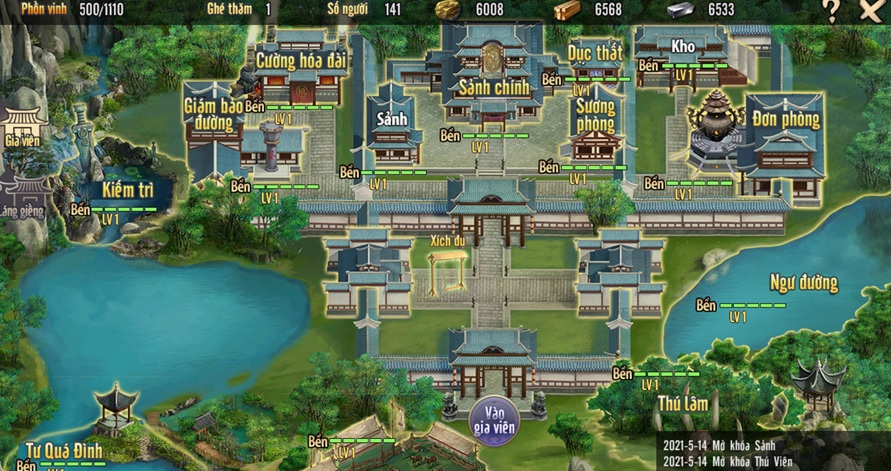
Task: Close the estate map screen
Action: coord(870,11)
